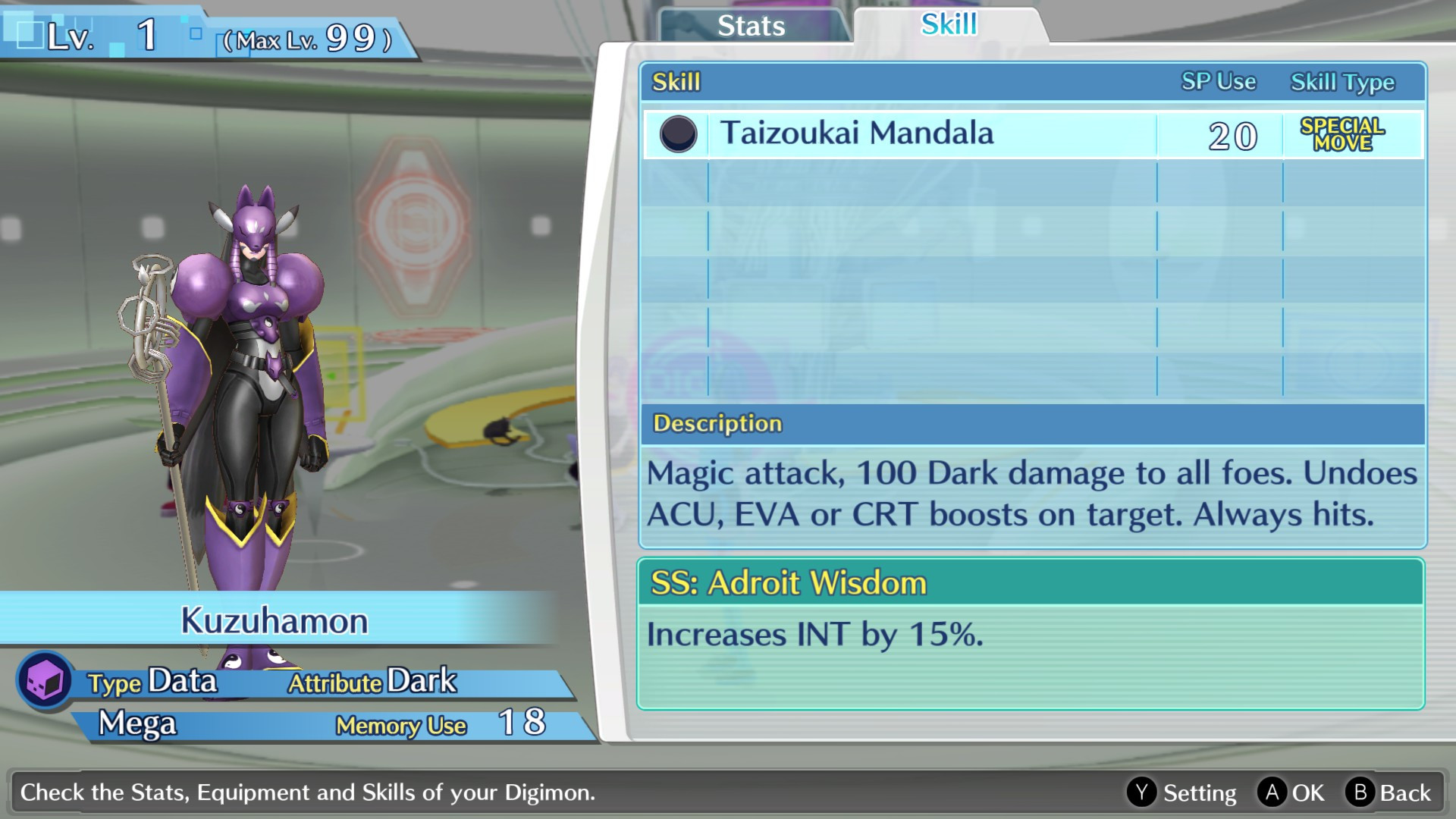Click the SP Use column header
The image size is (1456, 819).
pos(1217,82)
